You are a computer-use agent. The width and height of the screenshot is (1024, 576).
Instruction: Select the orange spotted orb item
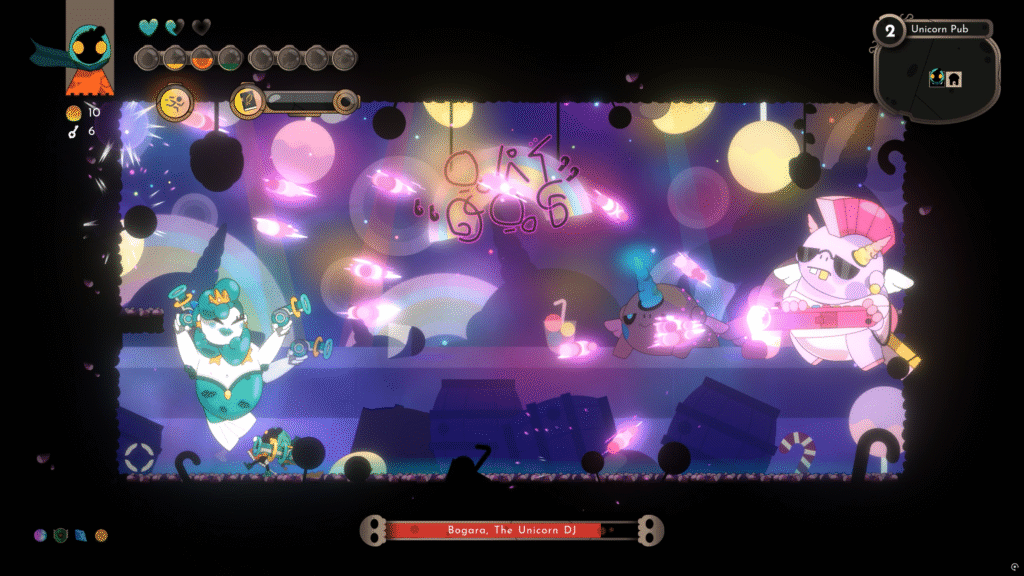[101, 535]
